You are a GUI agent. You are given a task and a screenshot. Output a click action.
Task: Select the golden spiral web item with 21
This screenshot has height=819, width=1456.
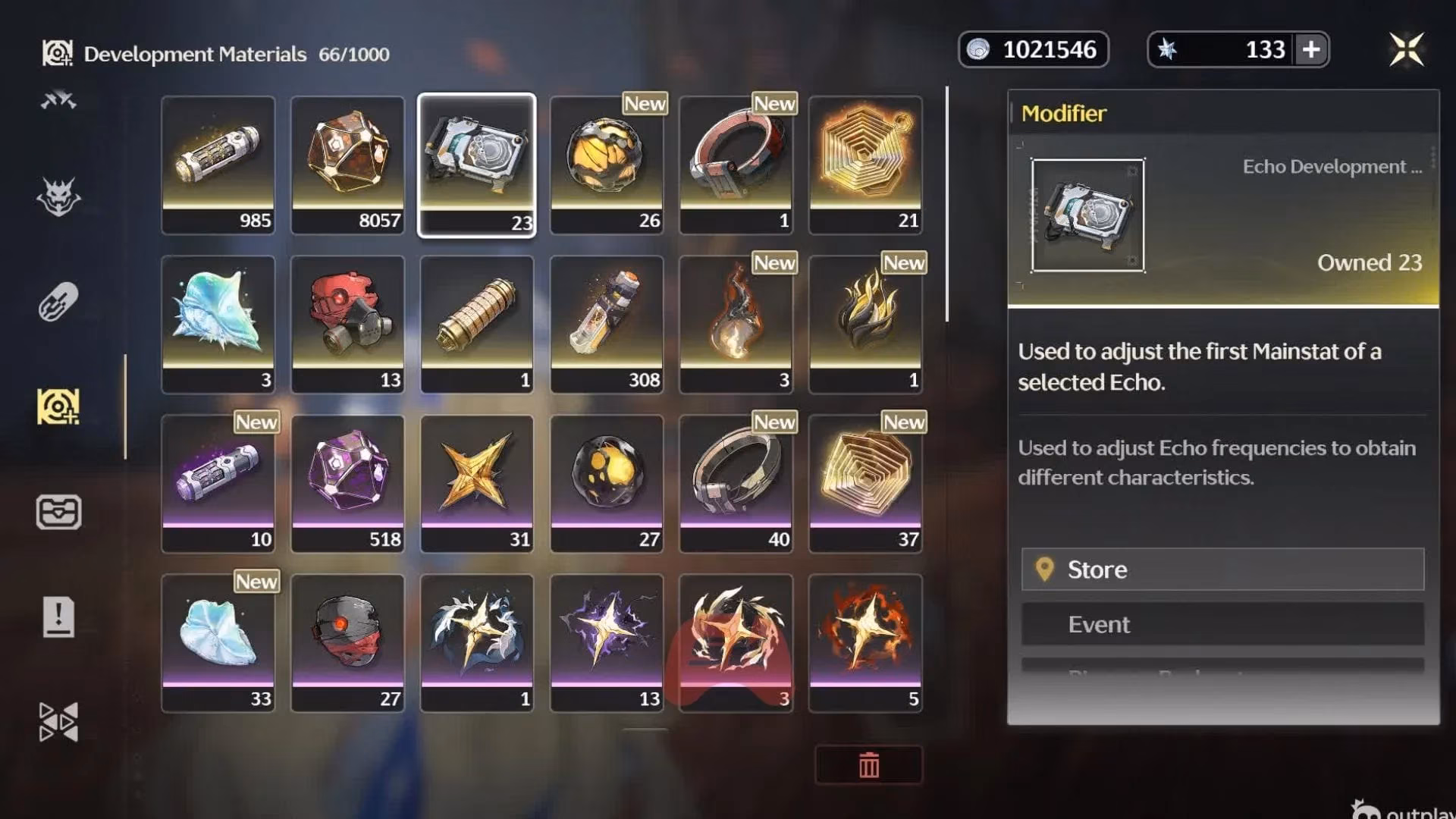coord(865,165)
